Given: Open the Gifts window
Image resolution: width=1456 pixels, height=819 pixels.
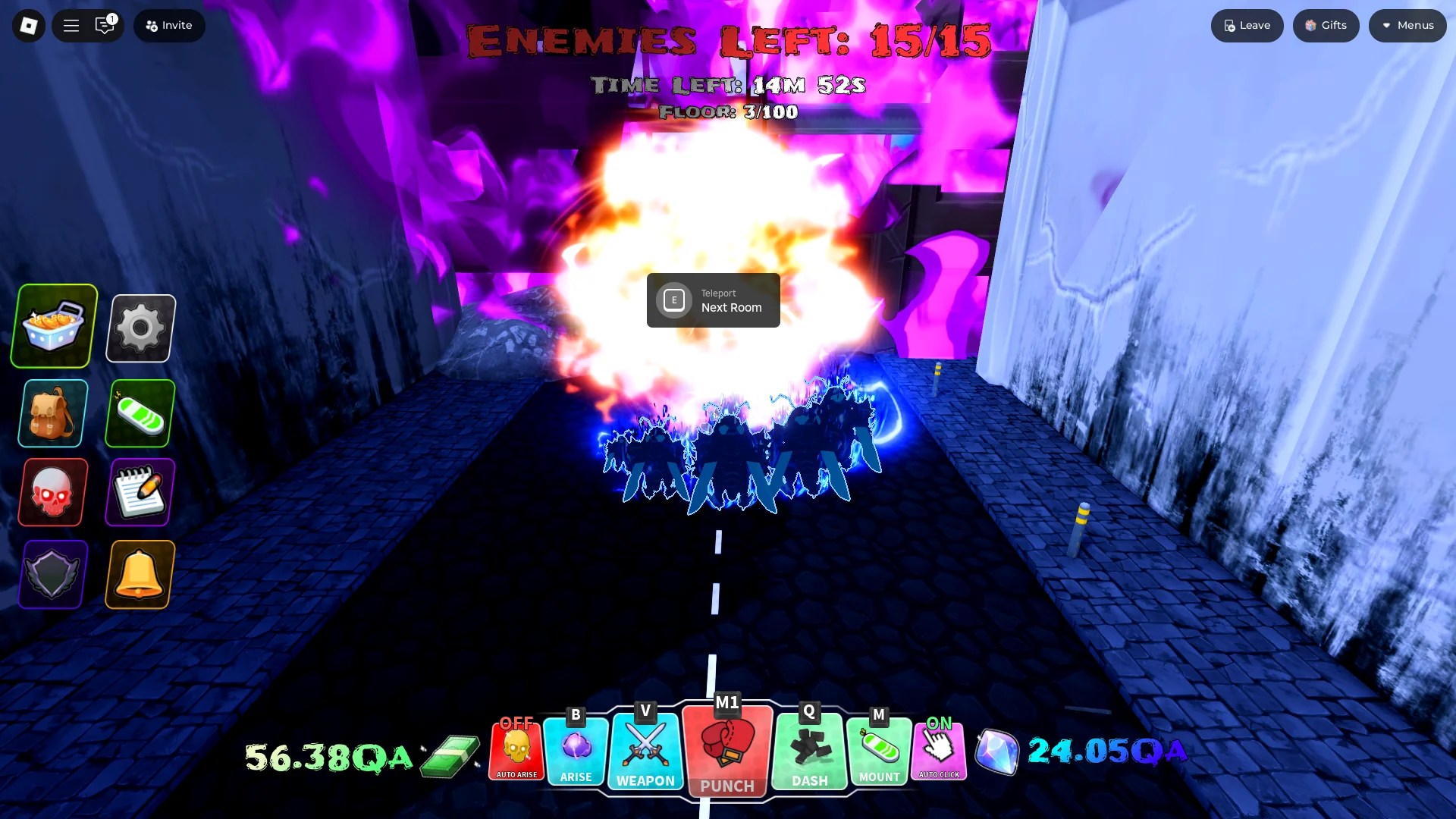Looking at the screenshot, I should (1325, 25).
